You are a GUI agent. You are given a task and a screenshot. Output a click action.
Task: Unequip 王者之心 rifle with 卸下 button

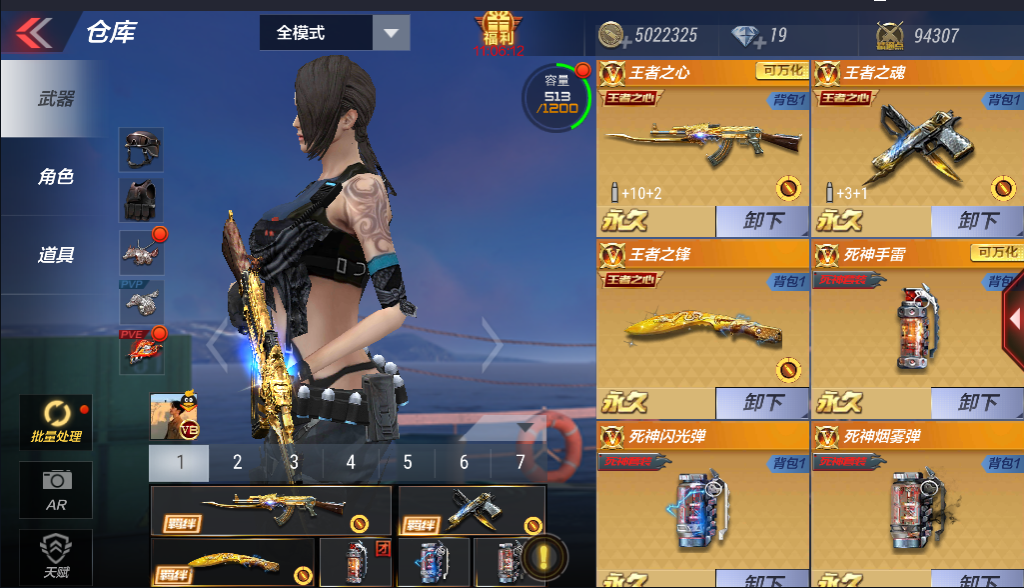click(x=763, y=221)
